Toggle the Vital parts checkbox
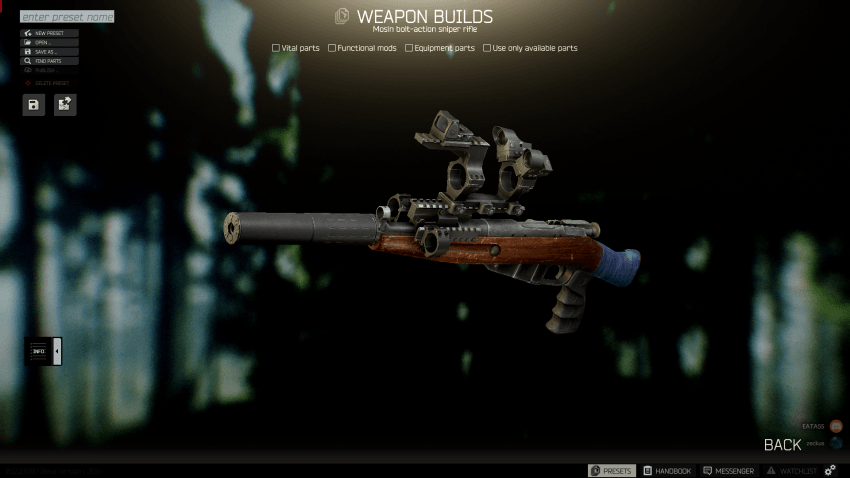 276,48
